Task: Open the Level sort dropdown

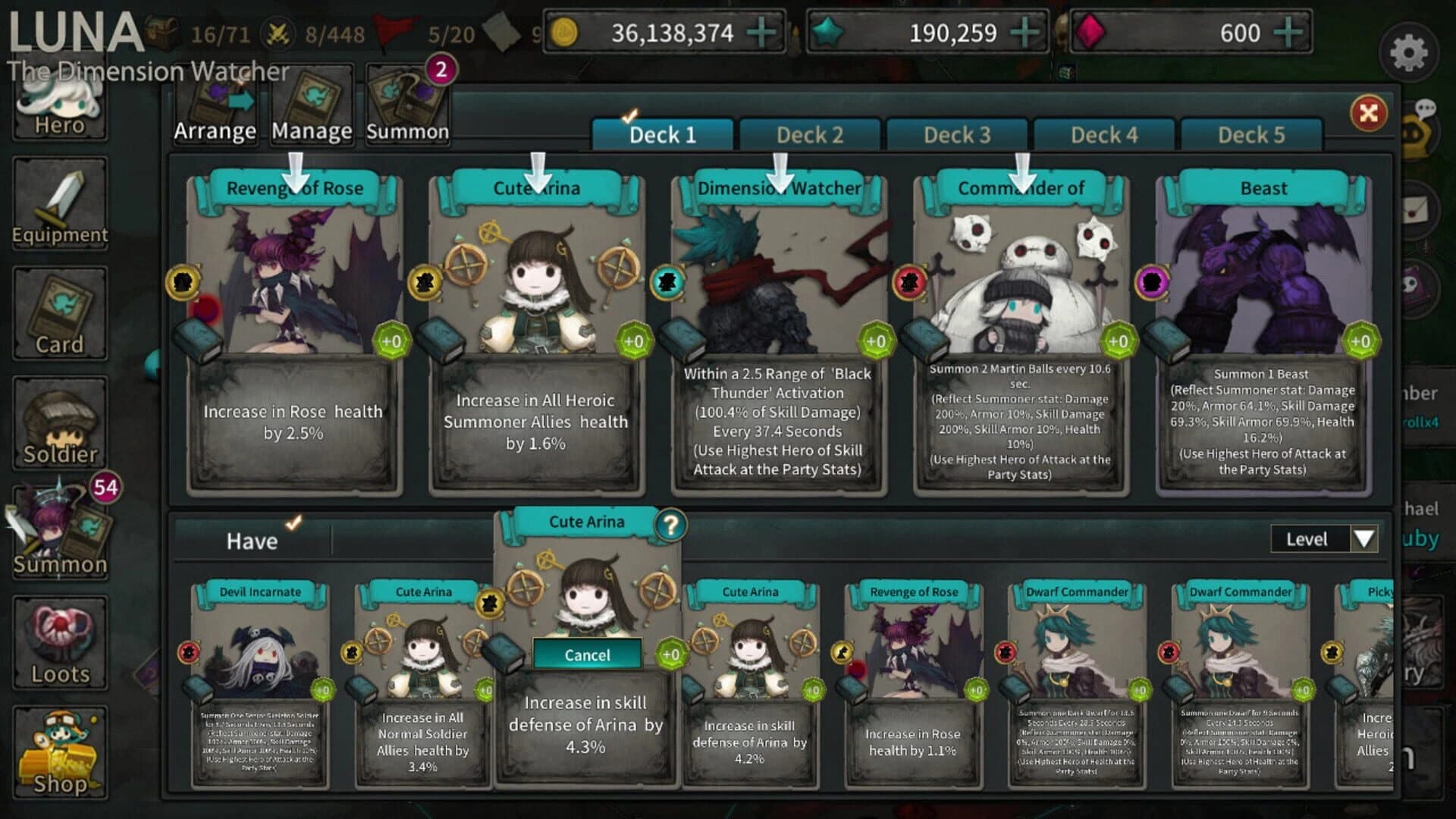Action: point(1323,539)
